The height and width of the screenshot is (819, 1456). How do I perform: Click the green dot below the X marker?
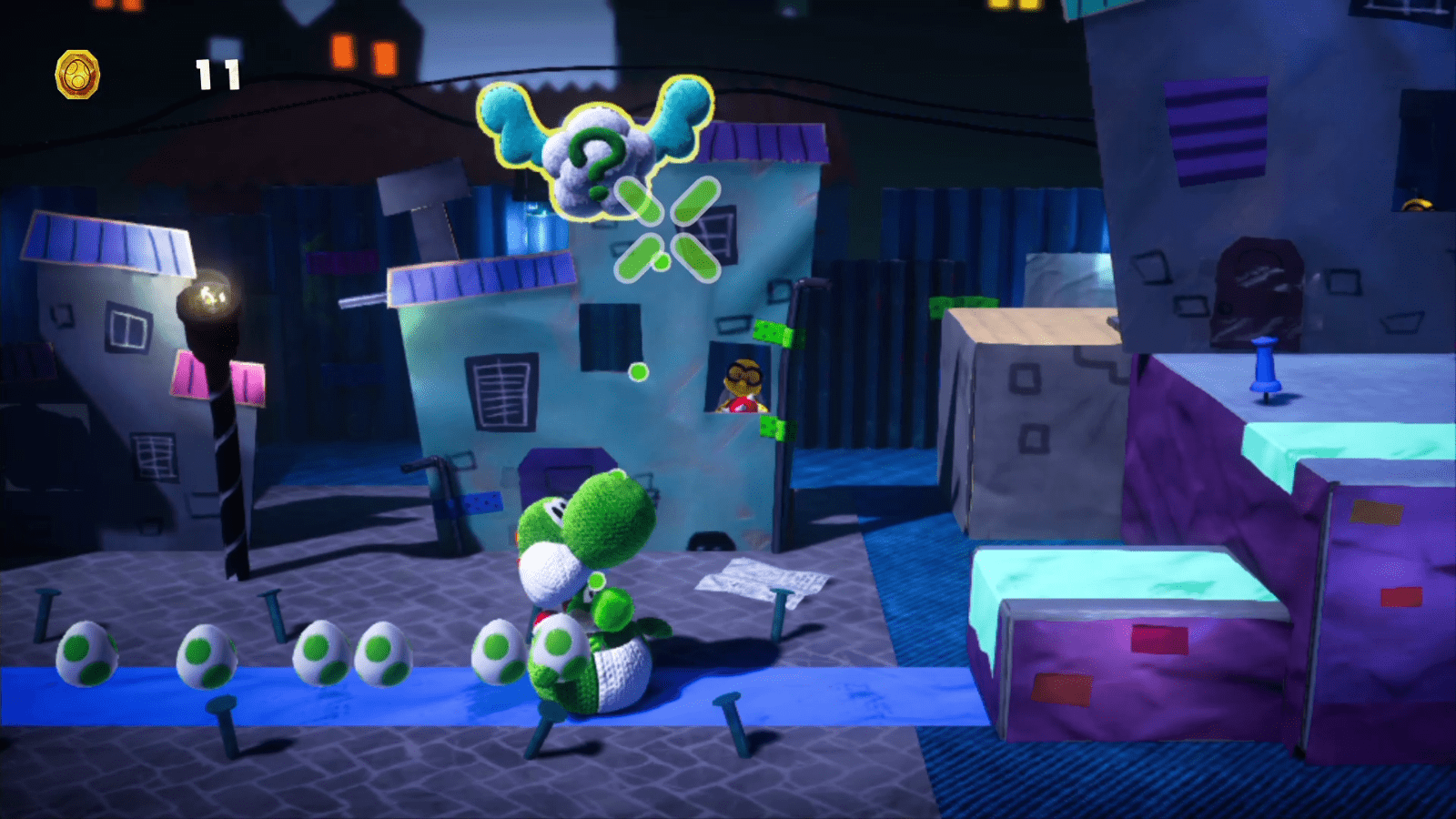point(640,371)
